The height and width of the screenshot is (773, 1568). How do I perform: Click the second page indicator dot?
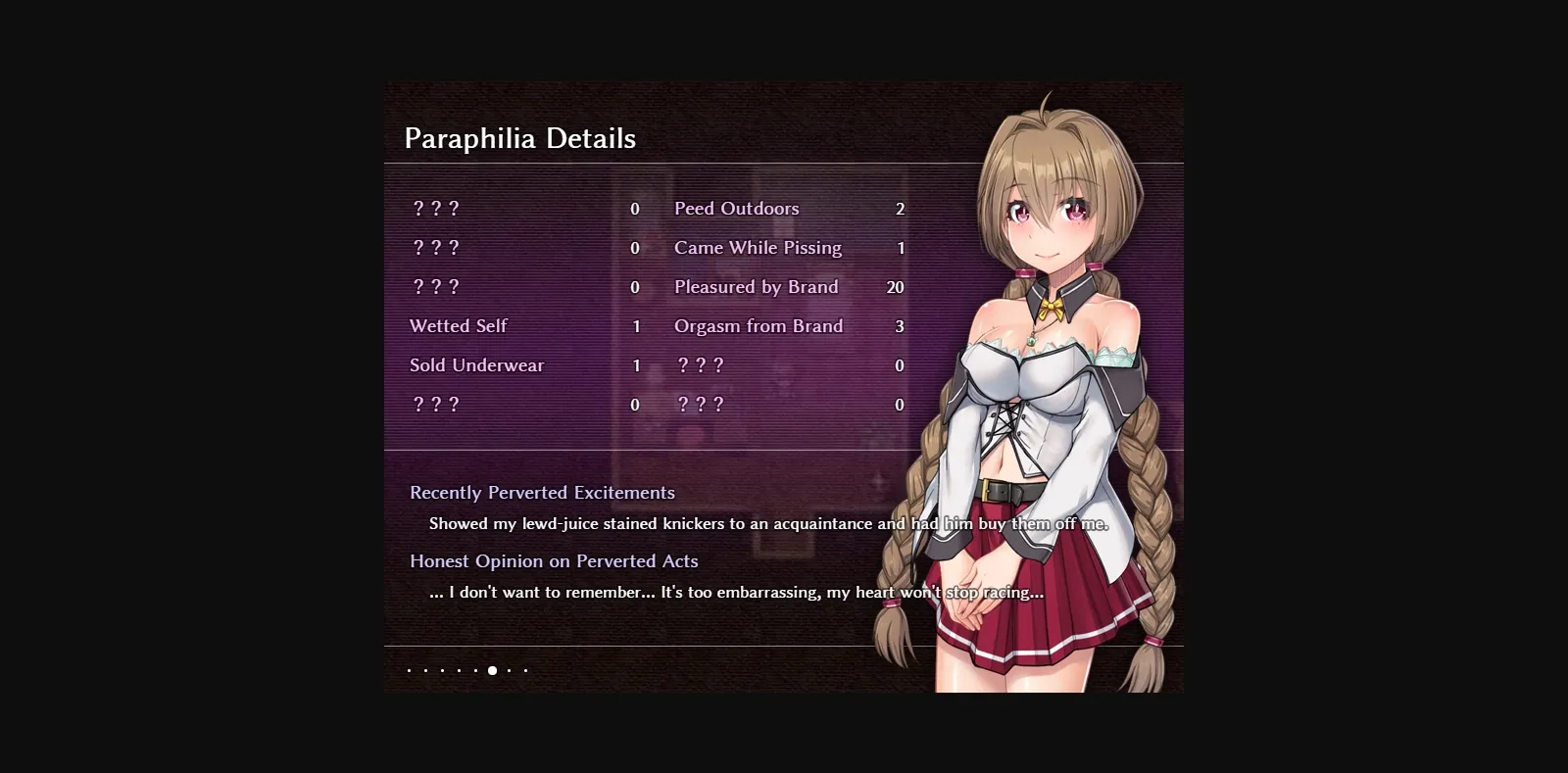(425, 671)
